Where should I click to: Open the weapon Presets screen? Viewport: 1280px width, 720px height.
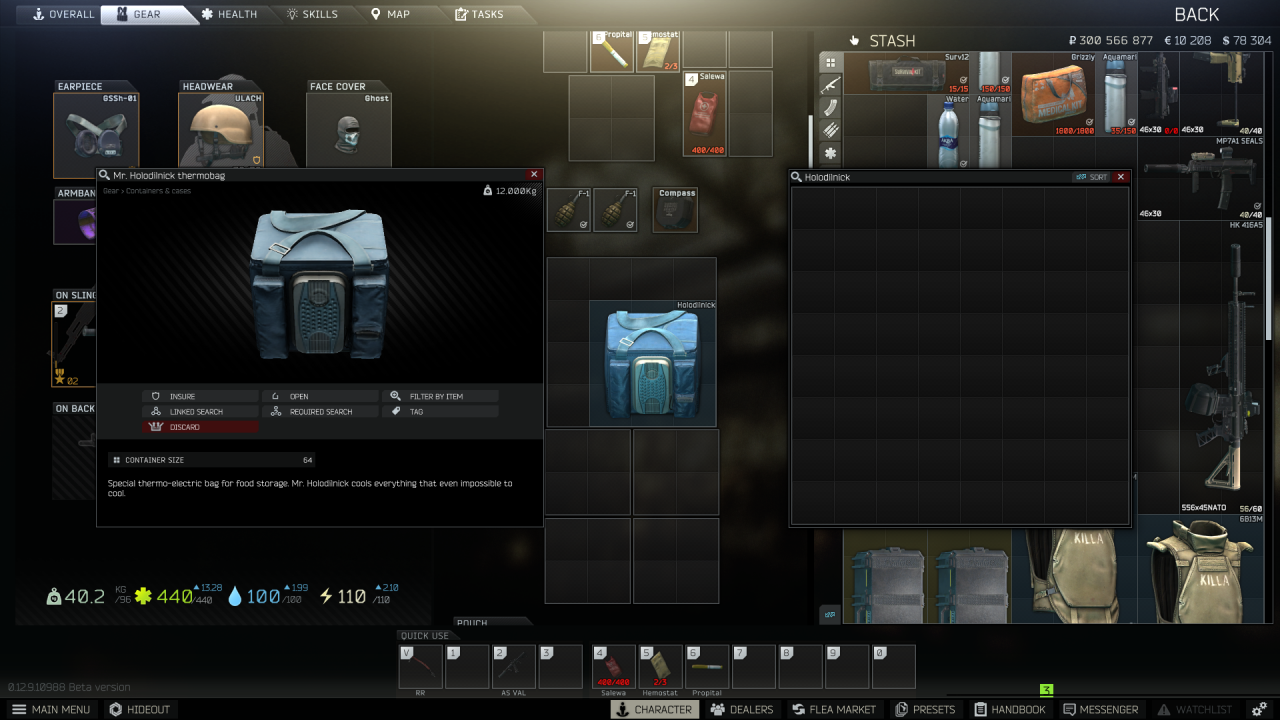[x=925, y=709]
